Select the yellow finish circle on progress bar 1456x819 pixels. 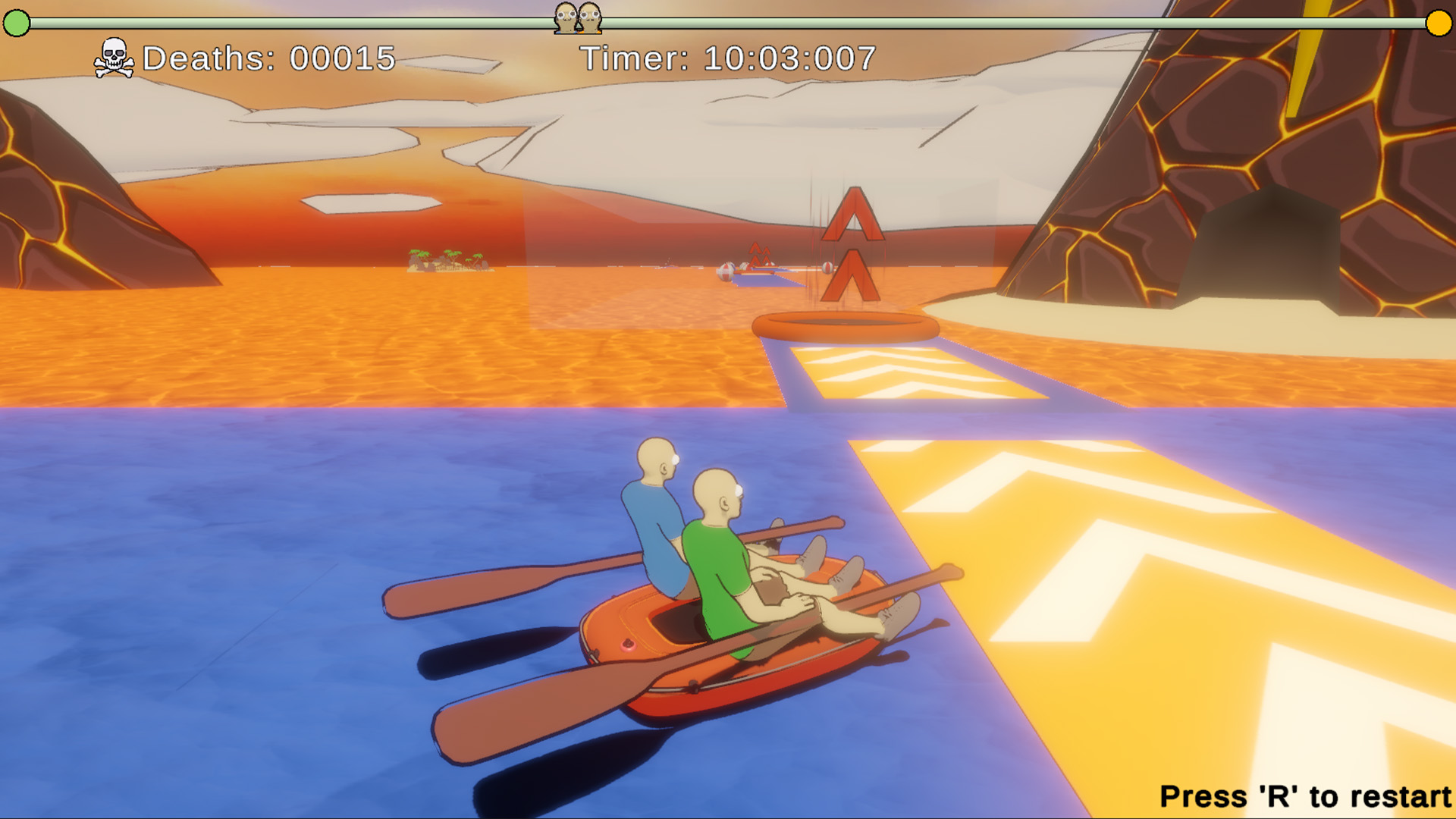click(1438, 24)
